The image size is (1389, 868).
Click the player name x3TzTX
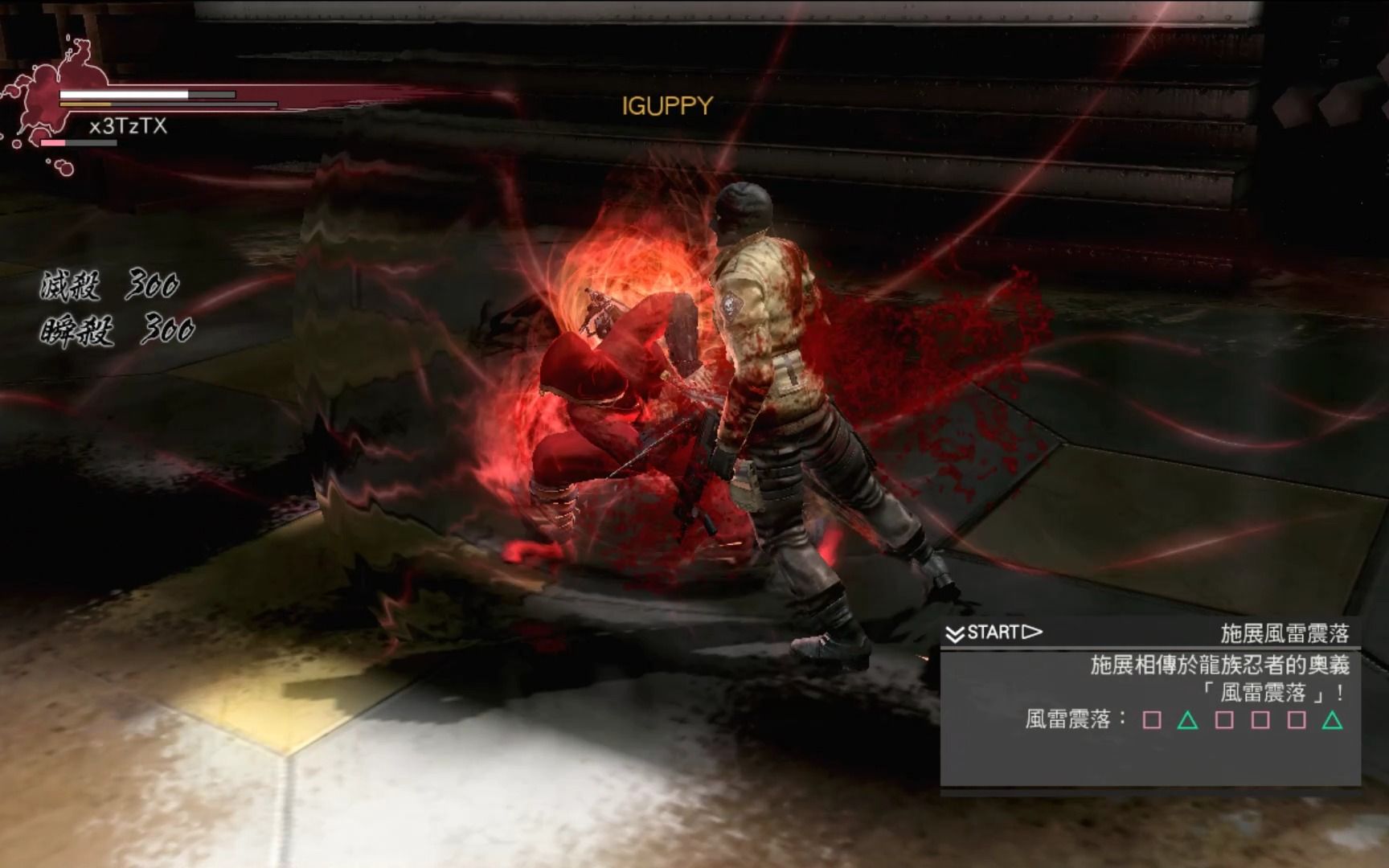129,126
